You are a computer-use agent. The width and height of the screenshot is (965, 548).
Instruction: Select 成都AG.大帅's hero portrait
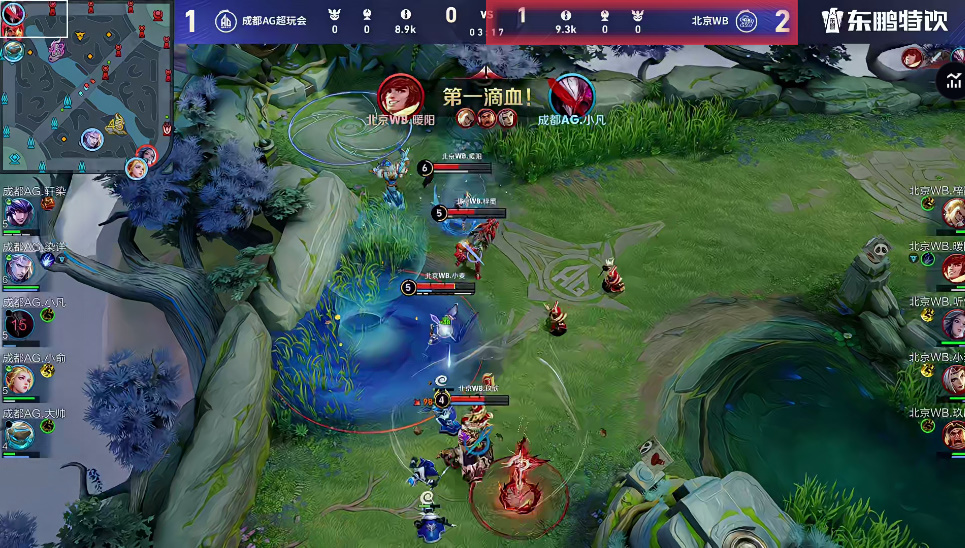click(18, 433)
